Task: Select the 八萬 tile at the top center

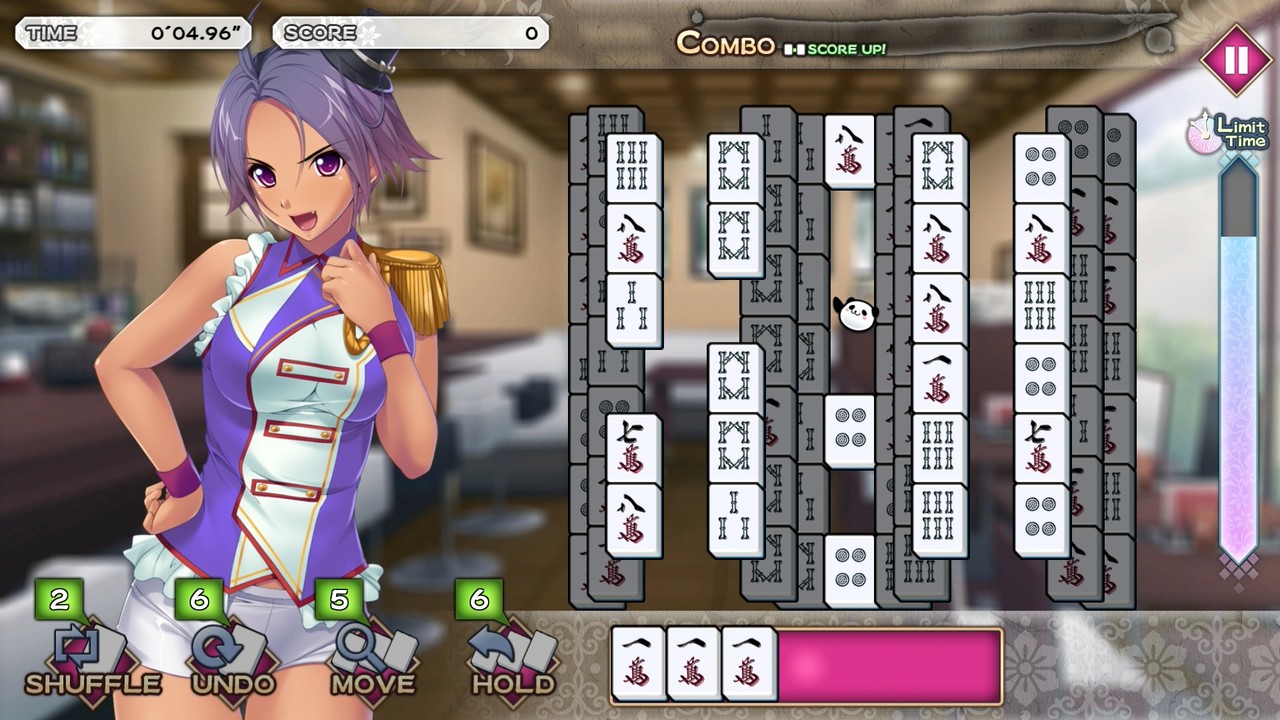Action: click(x=851, y=150)
